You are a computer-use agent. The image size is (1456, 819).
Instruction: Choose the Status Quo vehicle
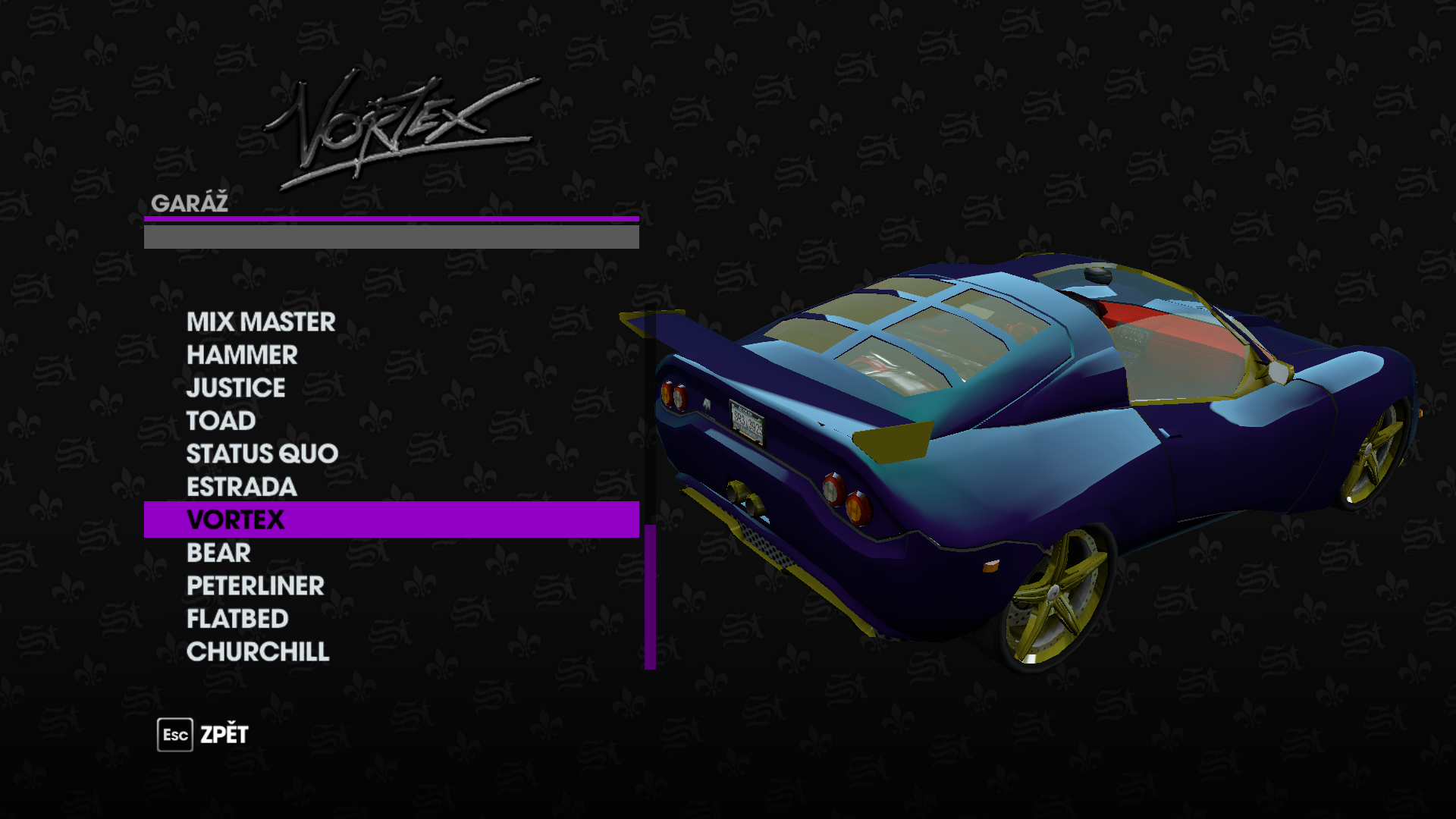(262, 453)
